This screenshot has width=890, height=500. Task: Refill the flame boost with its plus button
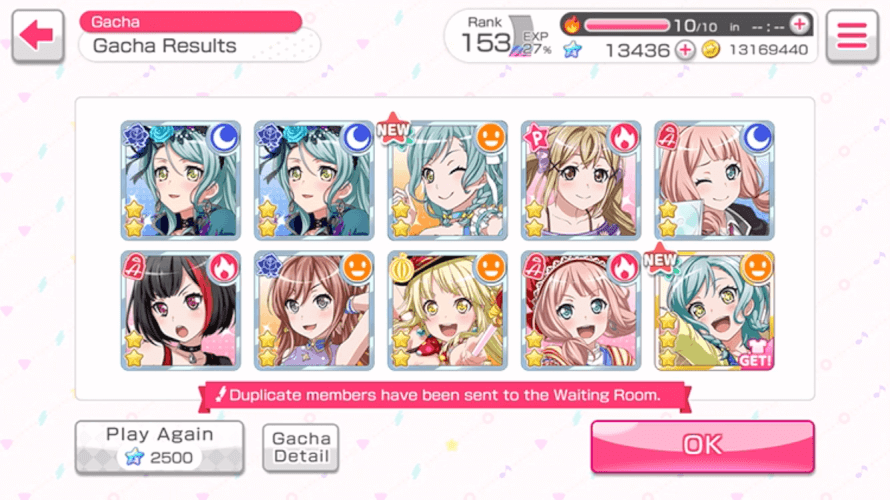tap(800, 24)
